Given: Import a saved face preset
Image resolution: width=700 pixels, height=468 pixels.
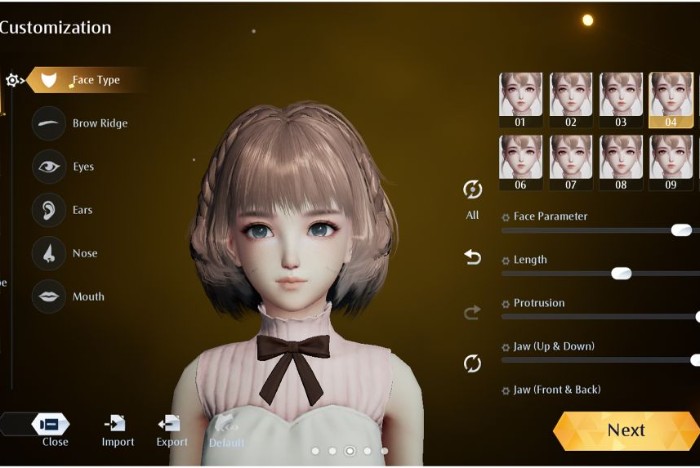Looking at the screenshot, I should 117,428.
